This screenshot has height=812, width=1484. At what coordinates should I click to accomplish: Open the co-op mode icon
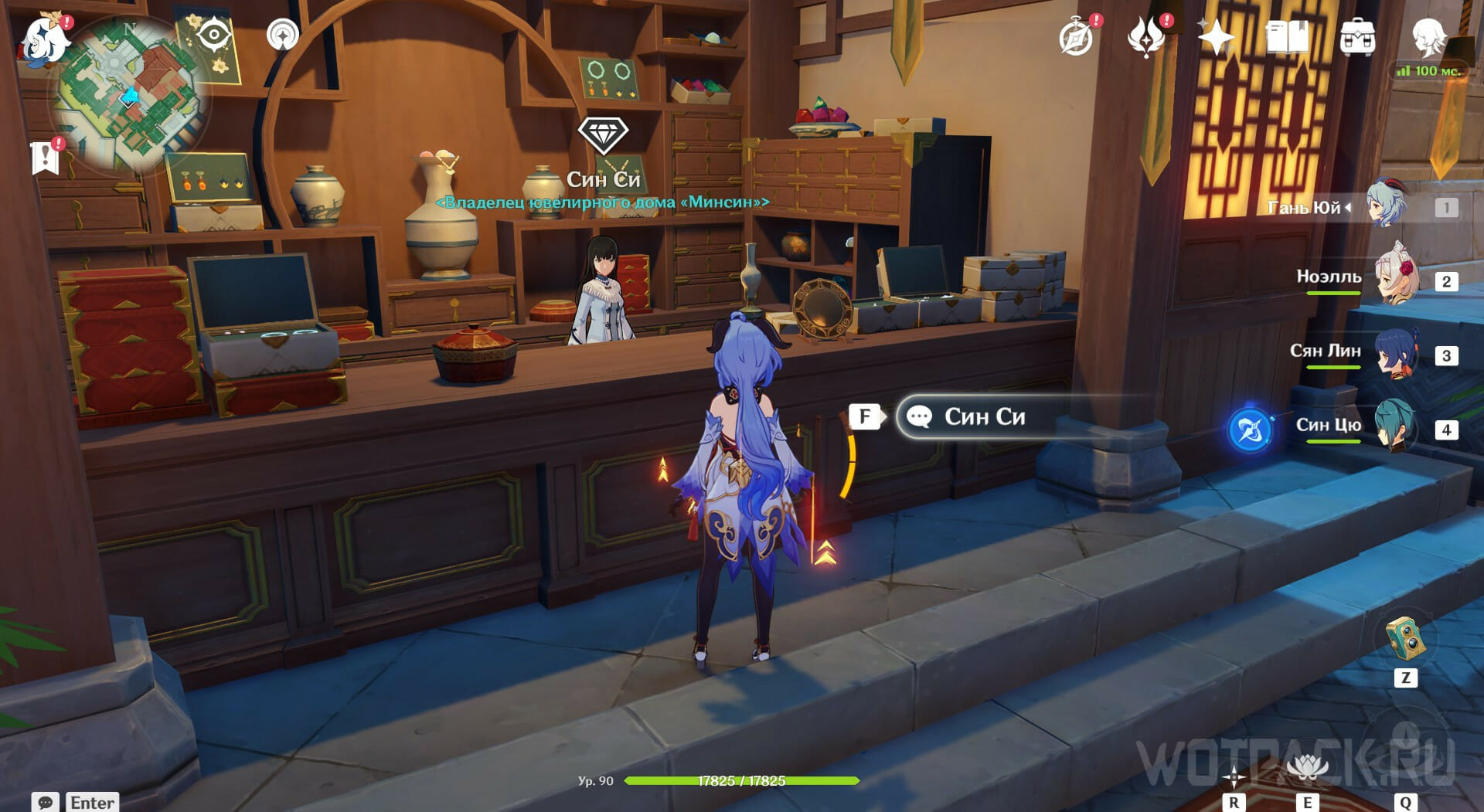click(282, 35)
